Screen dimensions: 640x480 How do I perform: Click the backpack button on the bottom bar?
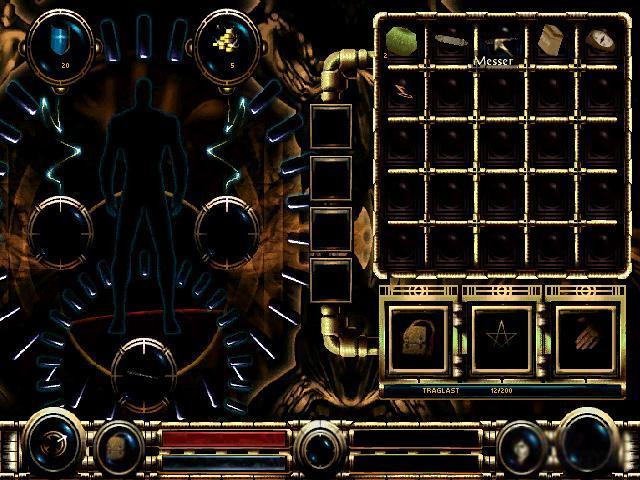click(x=118, y=443)
